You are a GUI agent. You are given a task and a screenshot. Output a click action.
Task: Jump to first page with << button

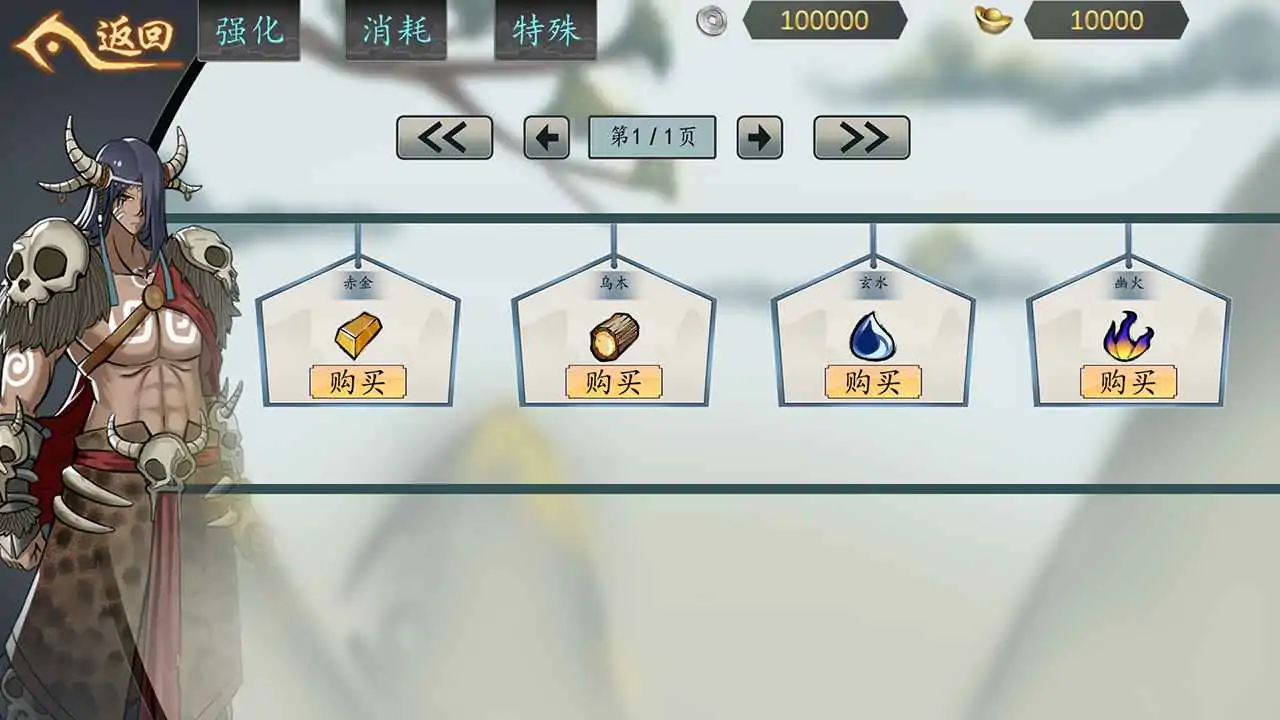pos(444,137)
